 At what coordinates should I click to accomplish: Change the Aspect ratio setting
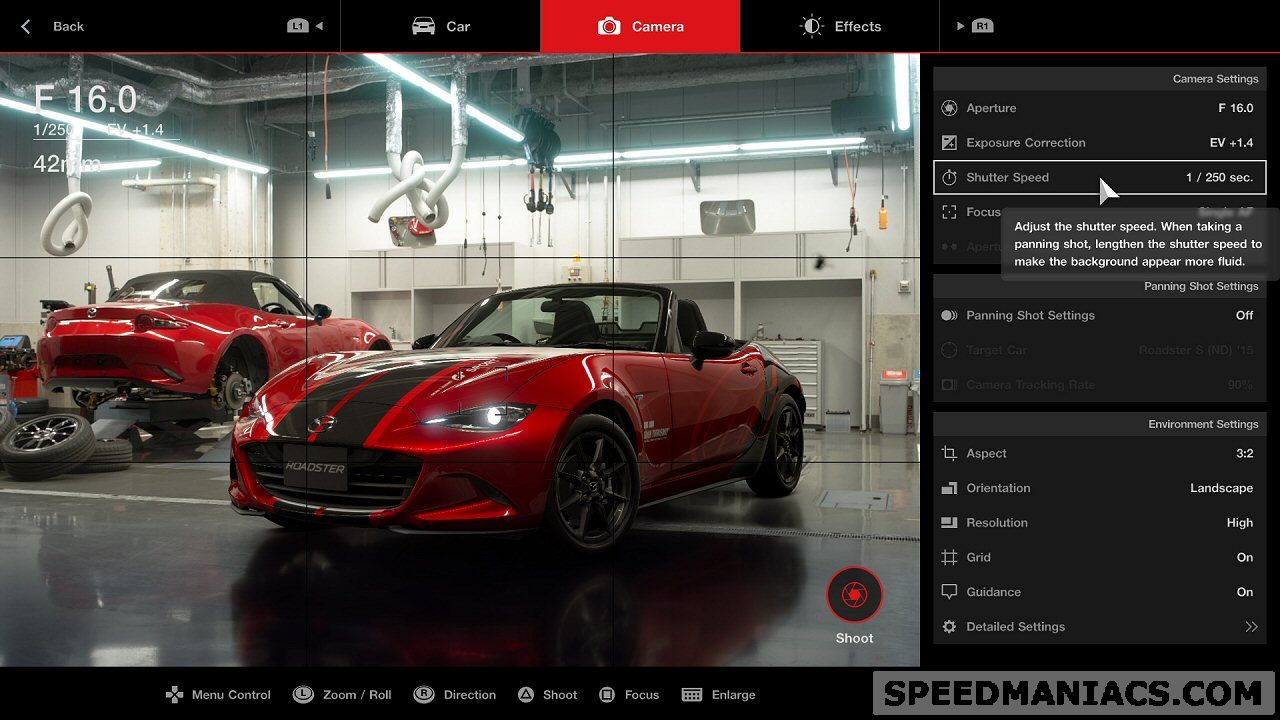(1099, 453)
